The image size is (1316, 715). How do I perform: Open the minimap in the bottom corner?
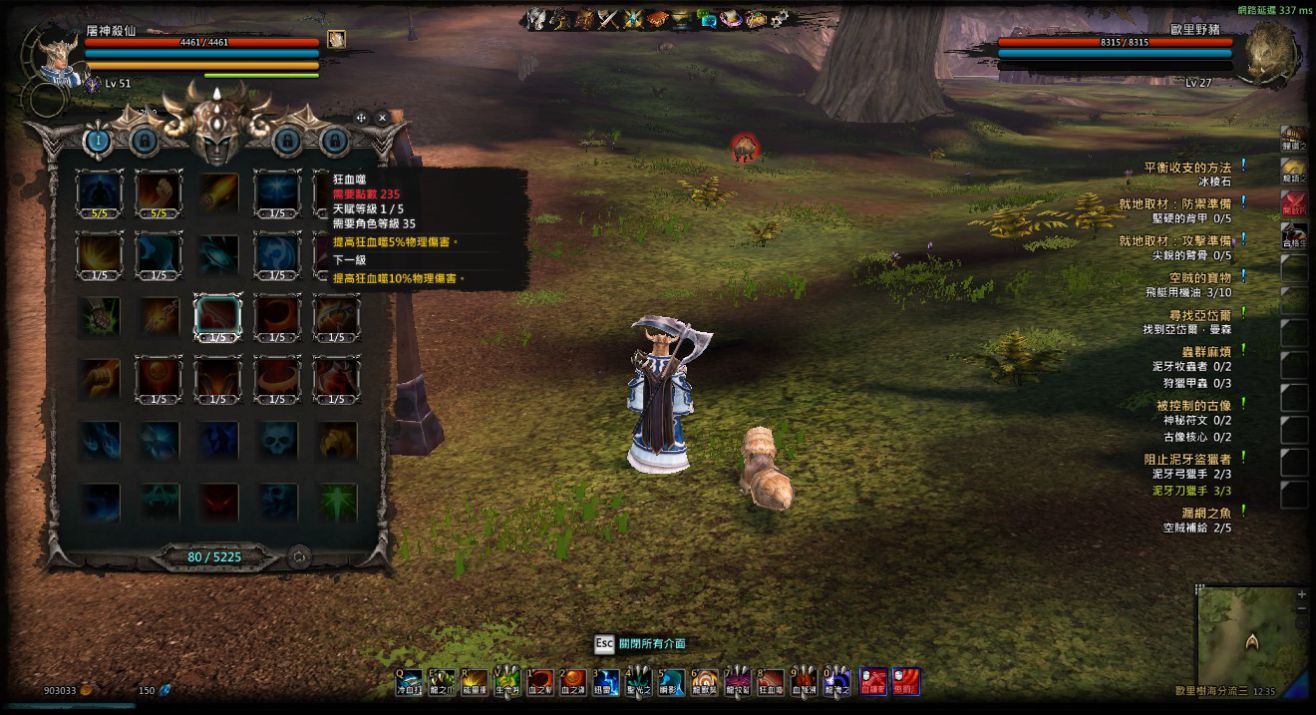click(x=1246, y=637)
